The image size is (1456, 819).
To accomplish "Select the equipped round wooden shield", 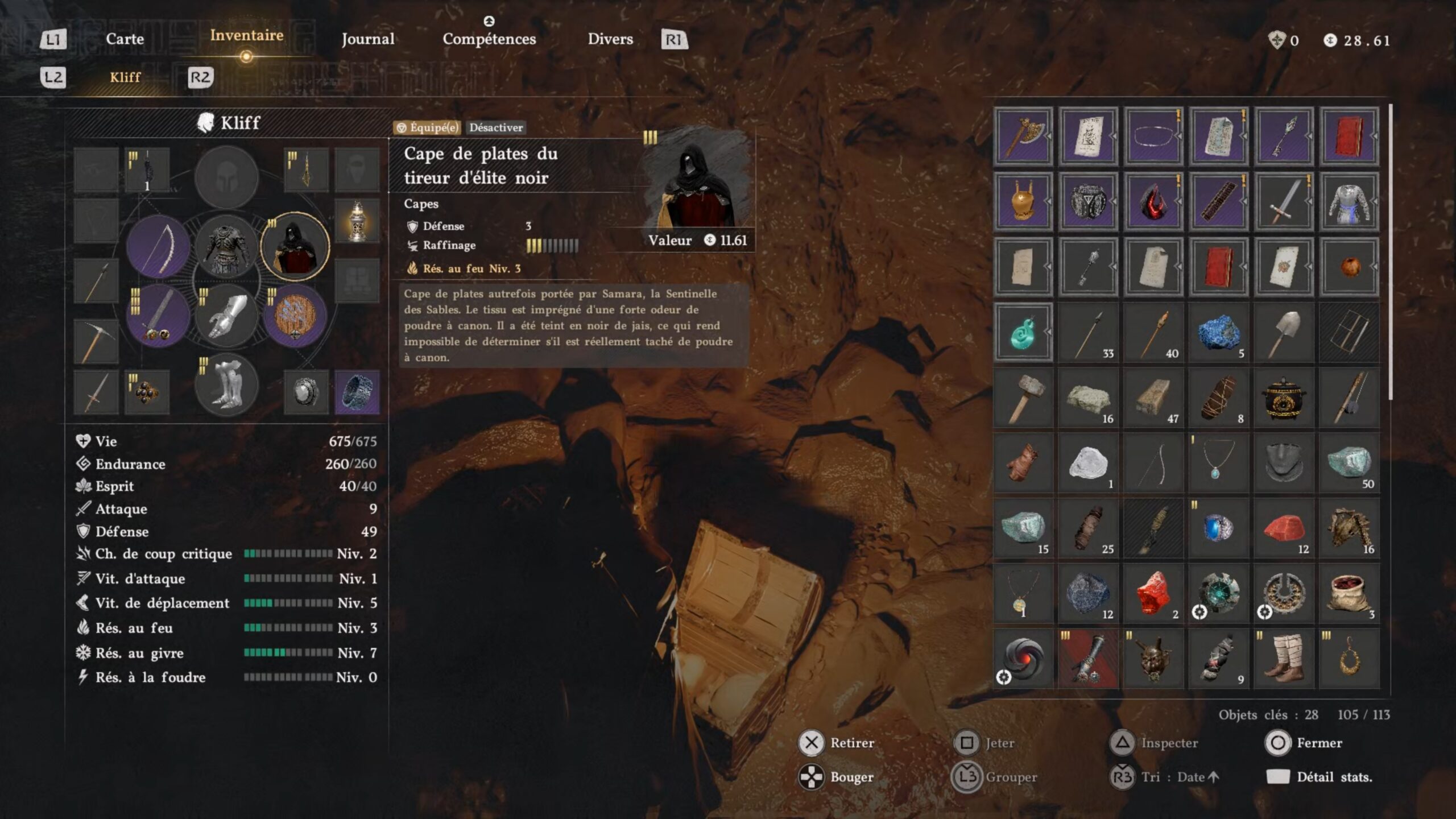I will (295, 316).
